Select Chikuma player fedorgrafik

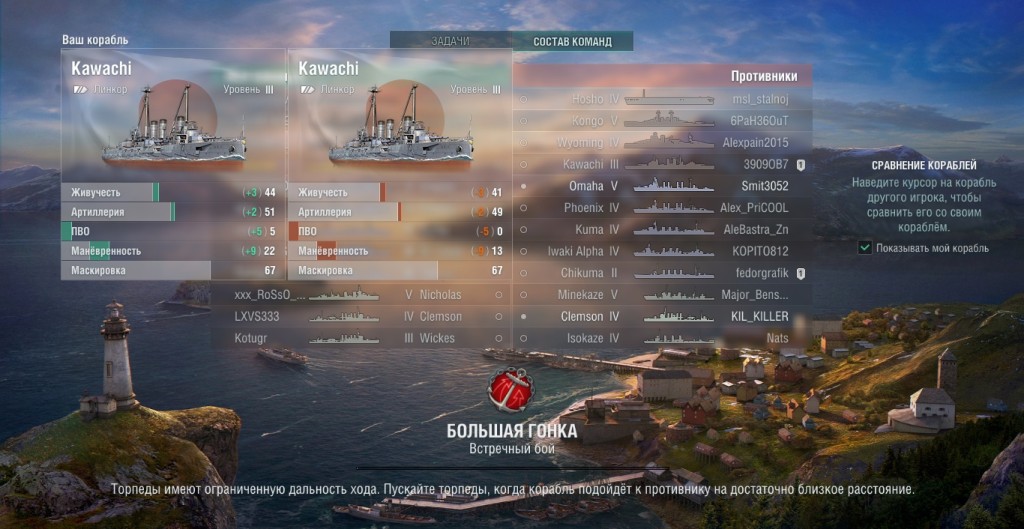pyautogui.click(x=662, y=273)
